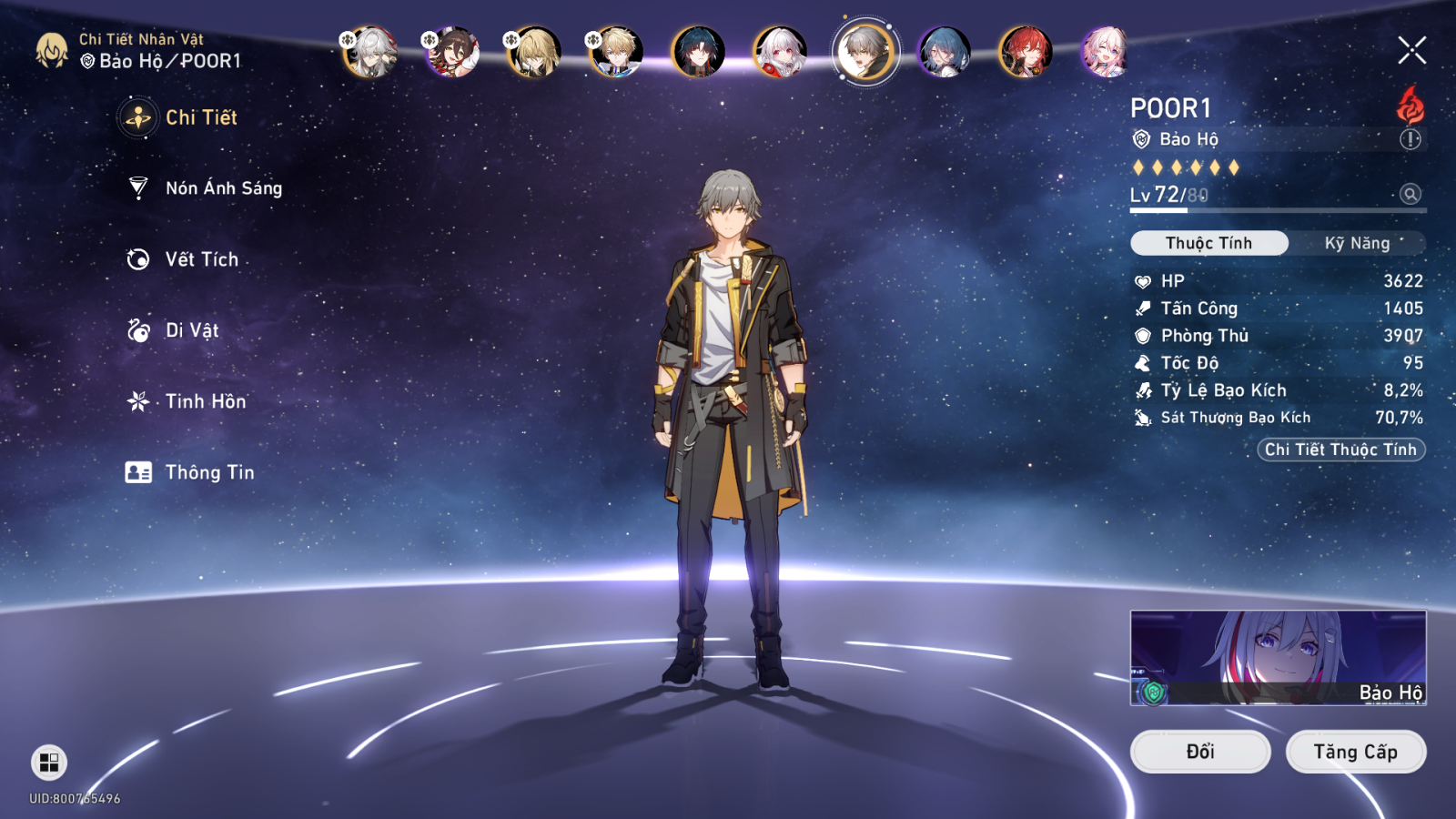Image resolution: width=1456 pixels, height=819 pixels.
Task: Close the character details screen
Action: [x=1411, y=50]
